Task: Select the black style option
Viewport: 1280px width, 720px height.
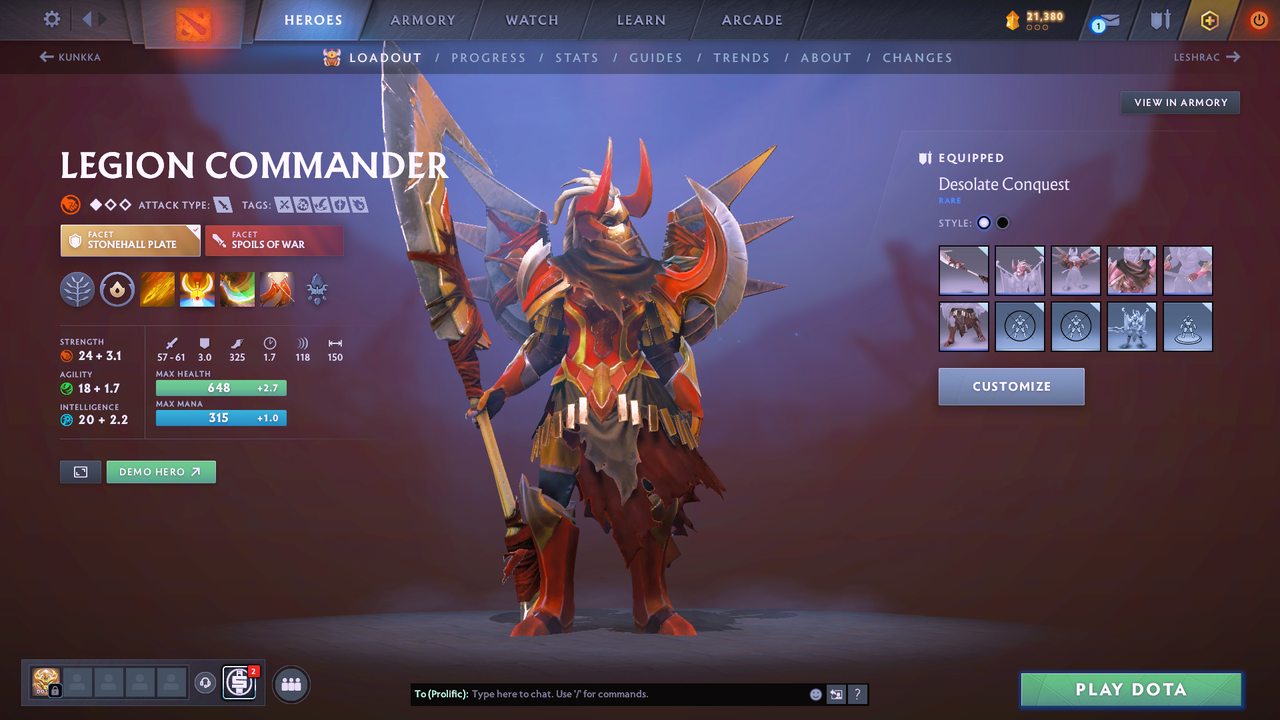Action: click(x=1002, y=222)
